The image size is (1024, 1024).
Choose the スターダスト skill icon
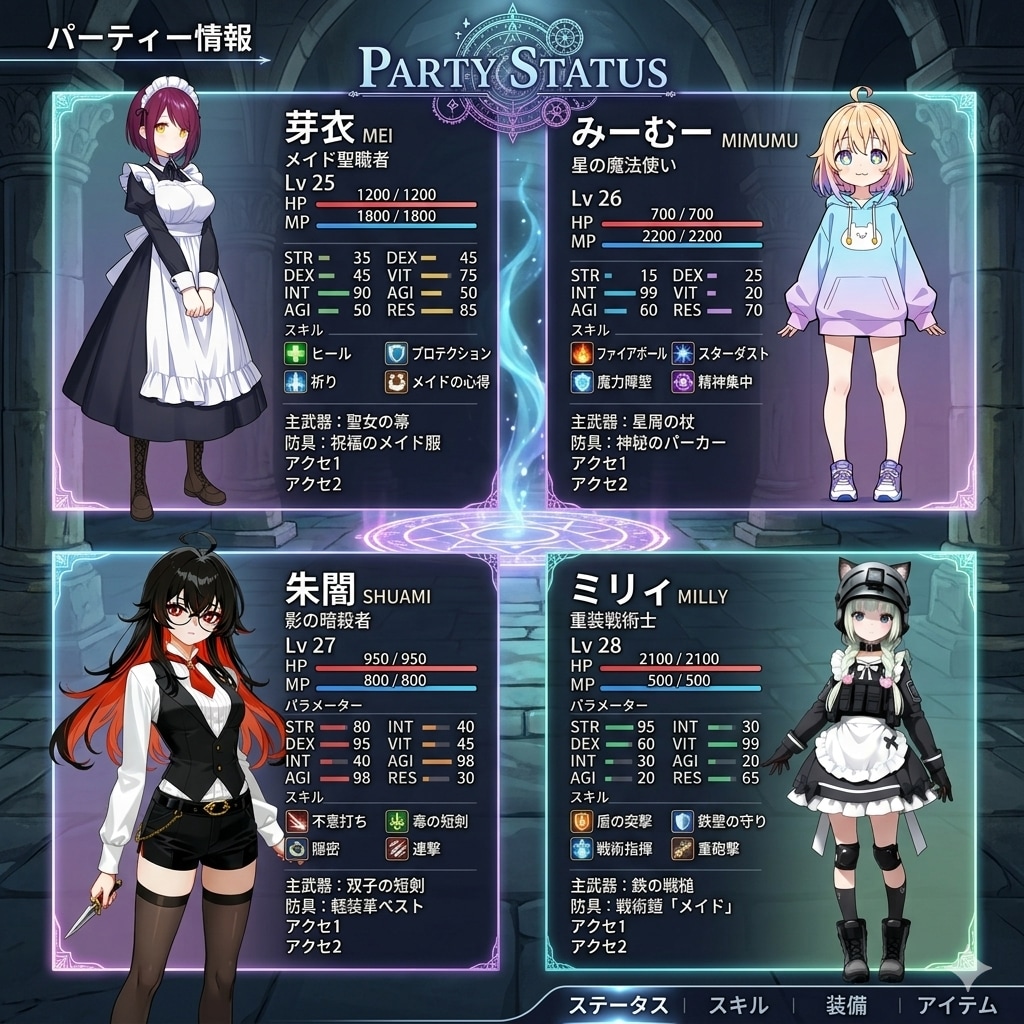683,354
